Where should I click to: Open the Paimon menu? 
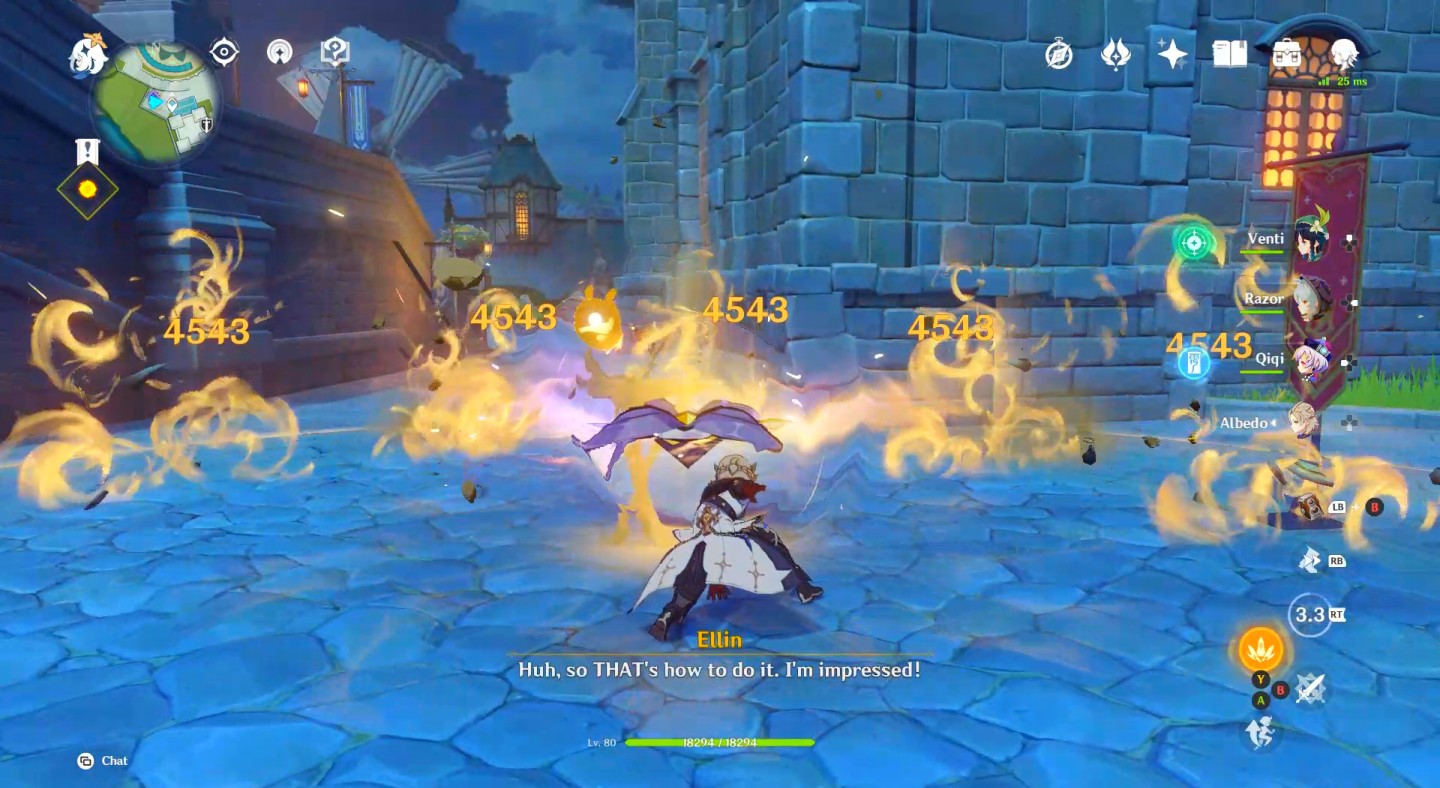(x=88, y=56)
